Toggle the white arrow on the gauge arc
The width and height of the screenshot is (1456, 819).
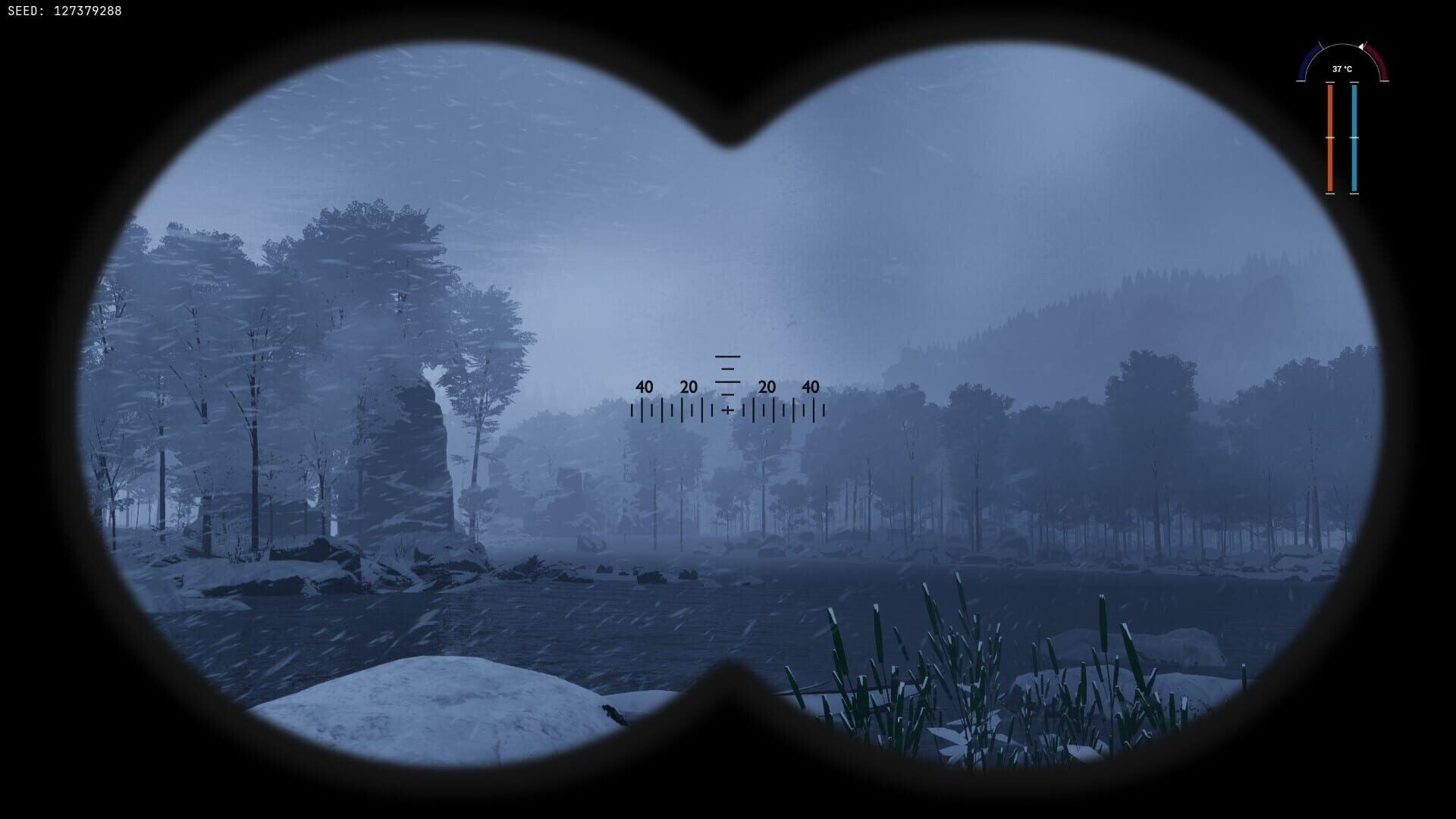[1362, 47]
